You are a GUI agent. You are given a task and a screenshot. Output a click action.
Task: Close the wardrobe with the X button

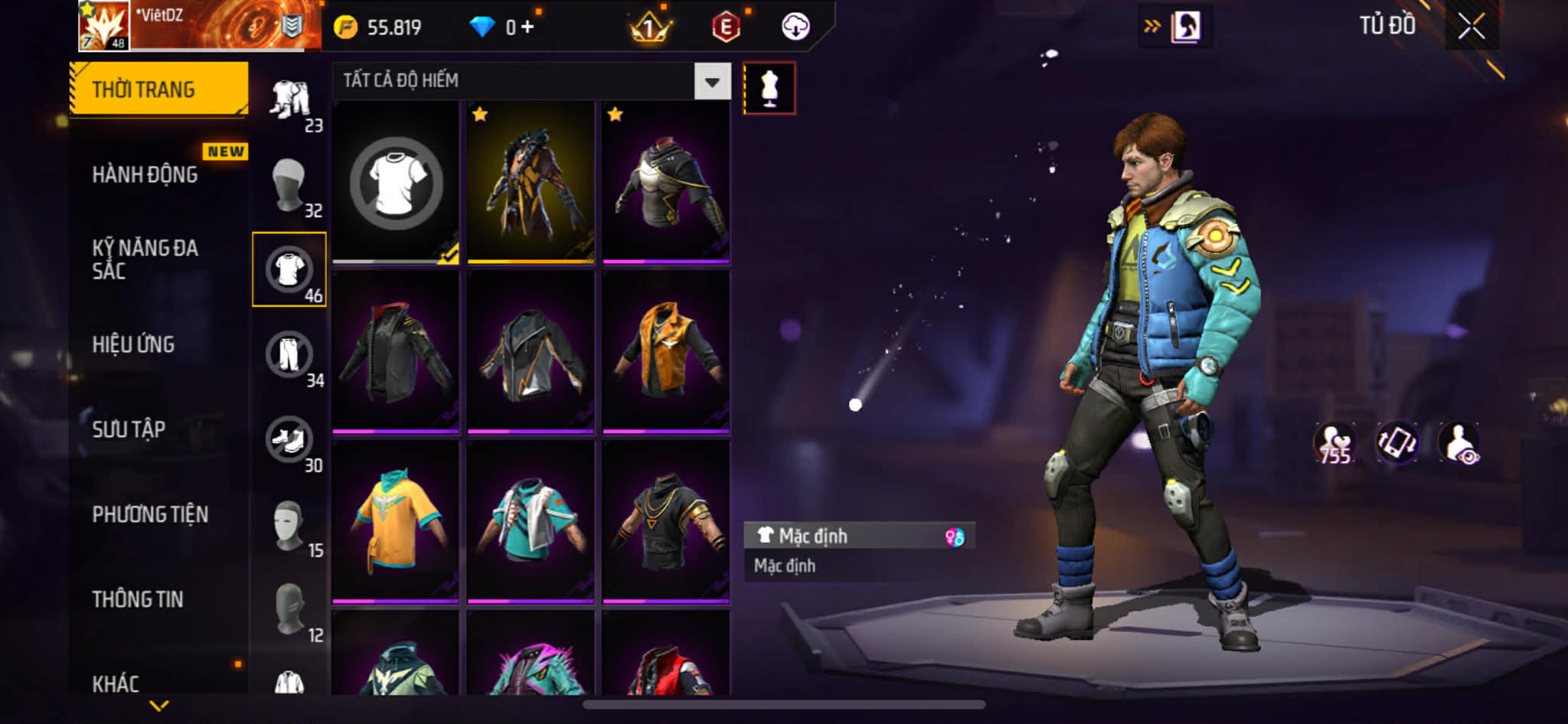[1471, 27]
